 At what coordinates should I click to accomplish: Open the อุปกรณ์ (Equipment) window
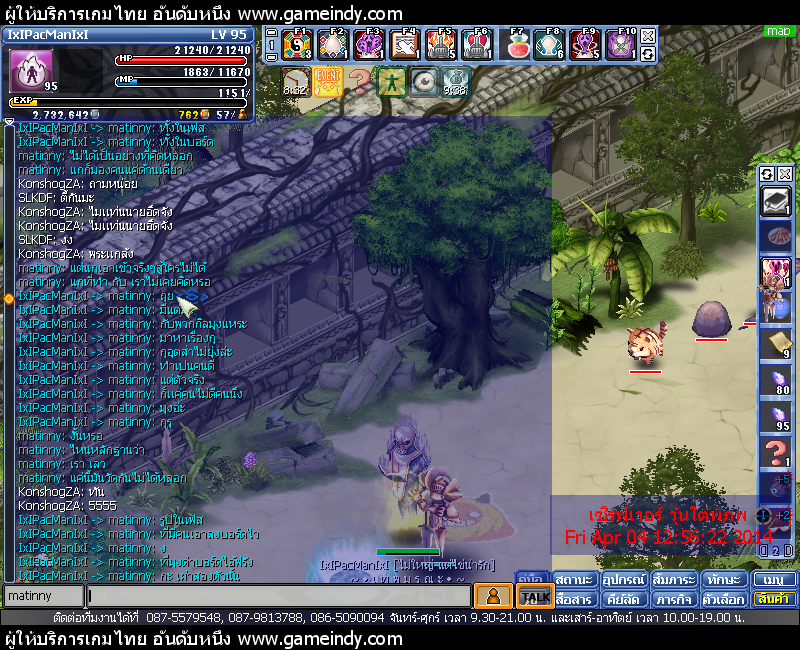[x=623, y=580]
